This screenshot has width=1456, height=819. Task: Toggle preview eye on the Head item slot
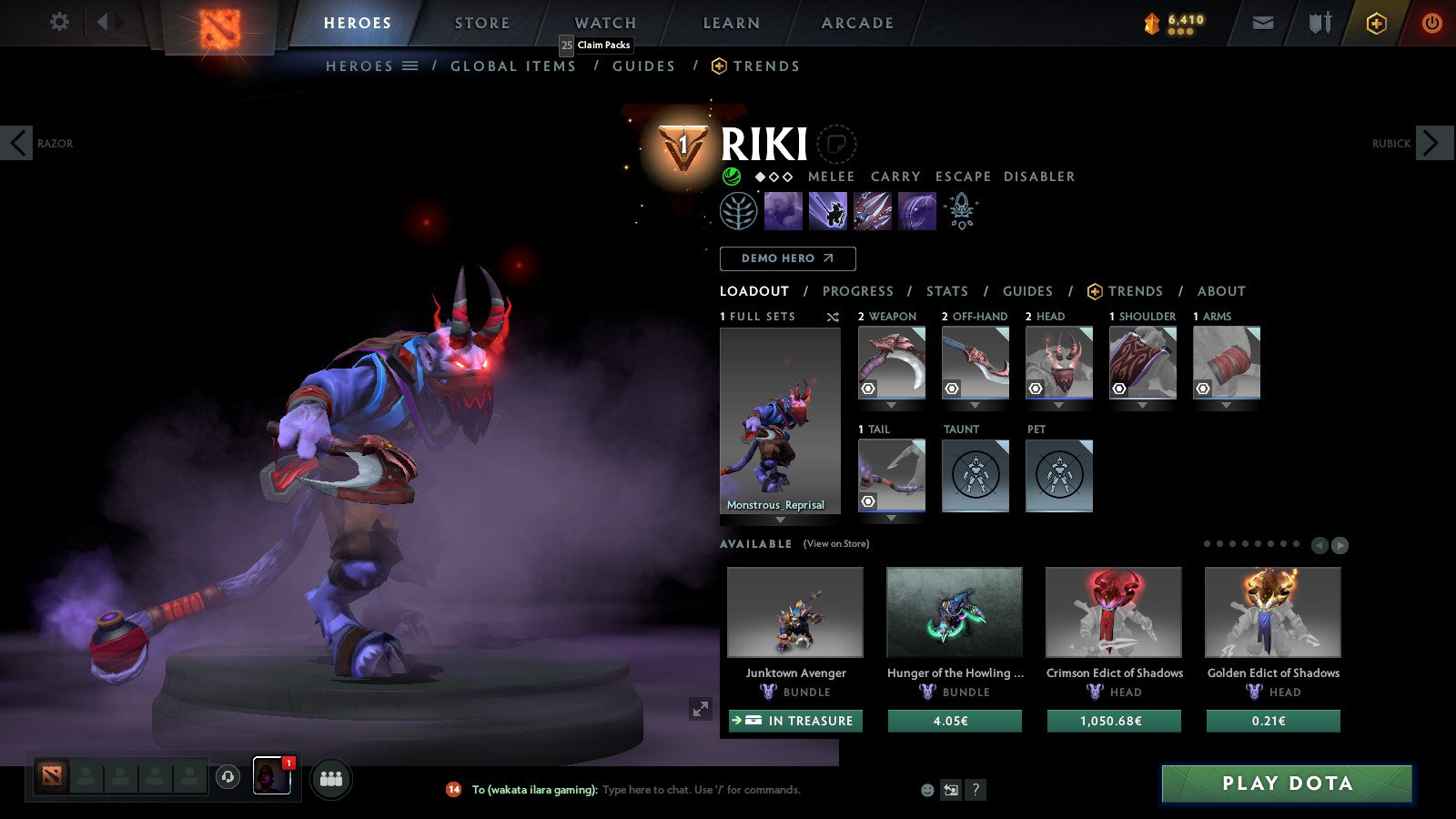pos(1035,389)
